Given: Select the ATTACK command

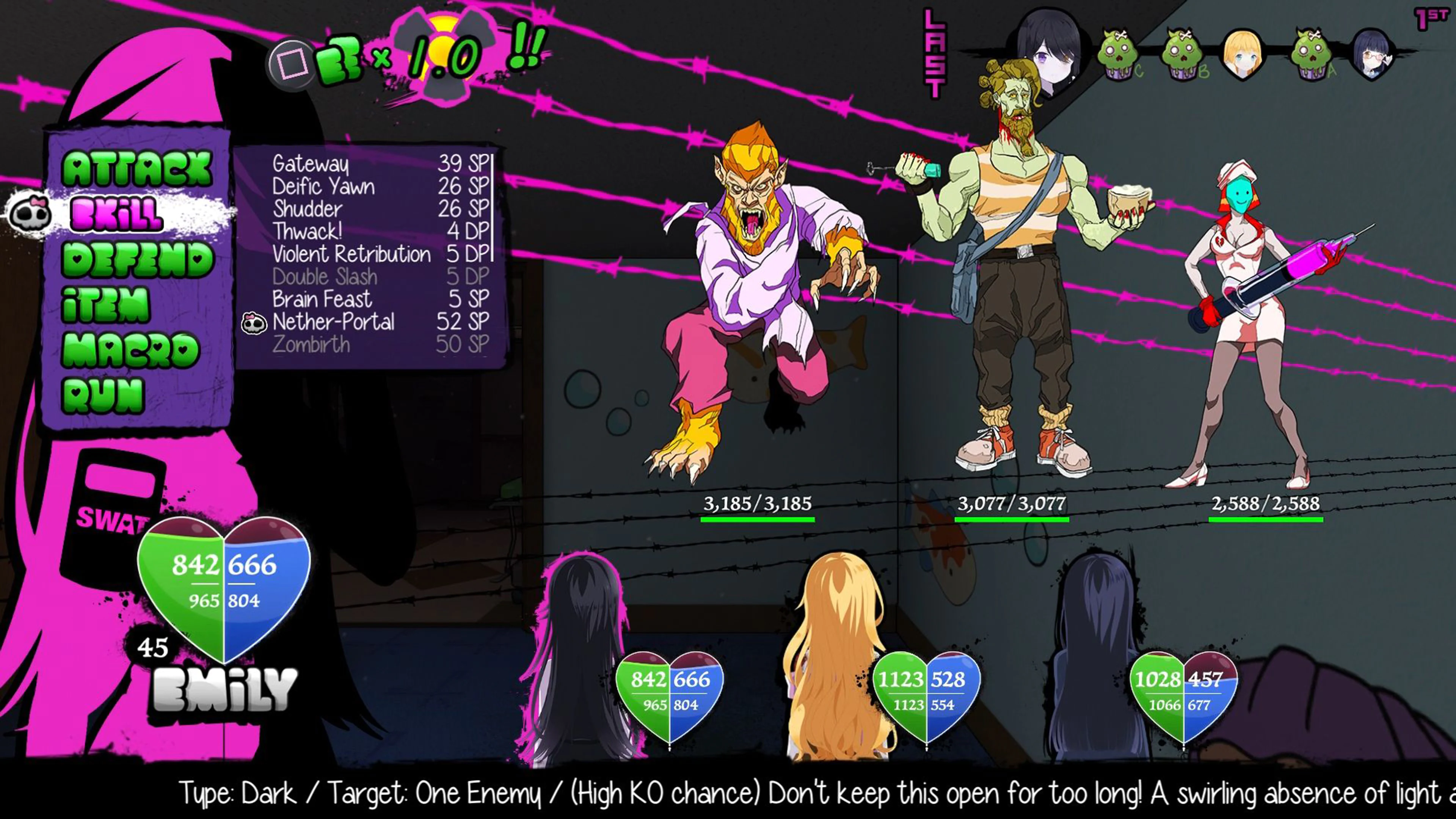Looking at the screenshot, I should click(x=137, y=168).
